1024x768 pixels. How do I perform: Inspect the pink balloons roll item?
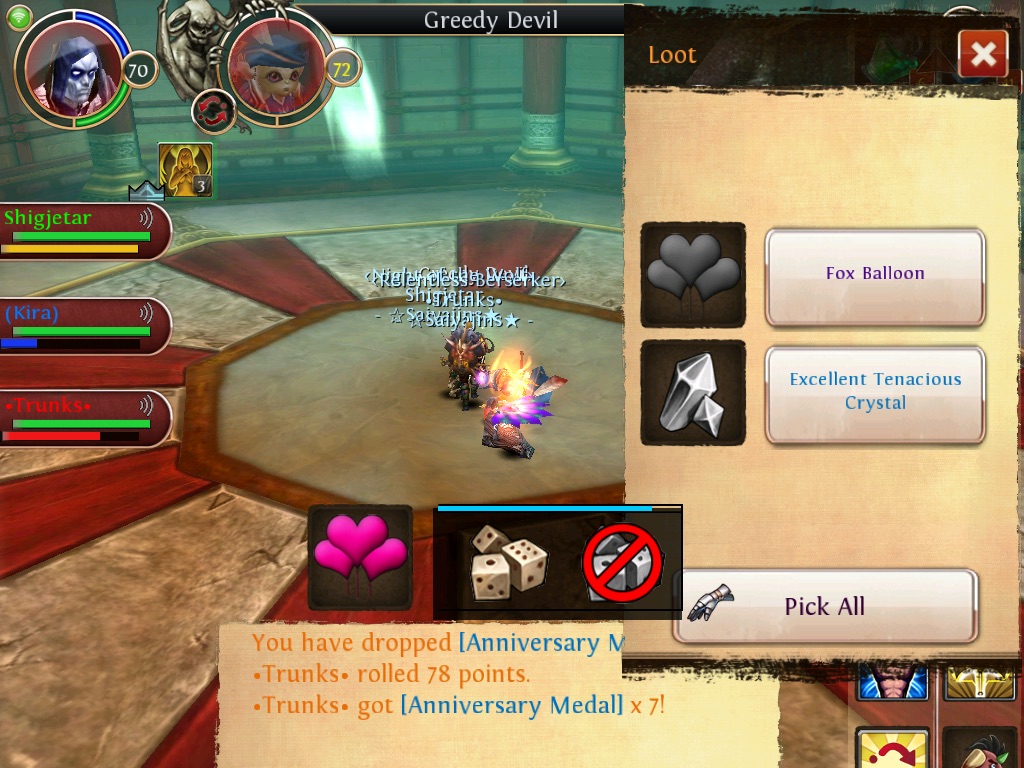(360, 557)
